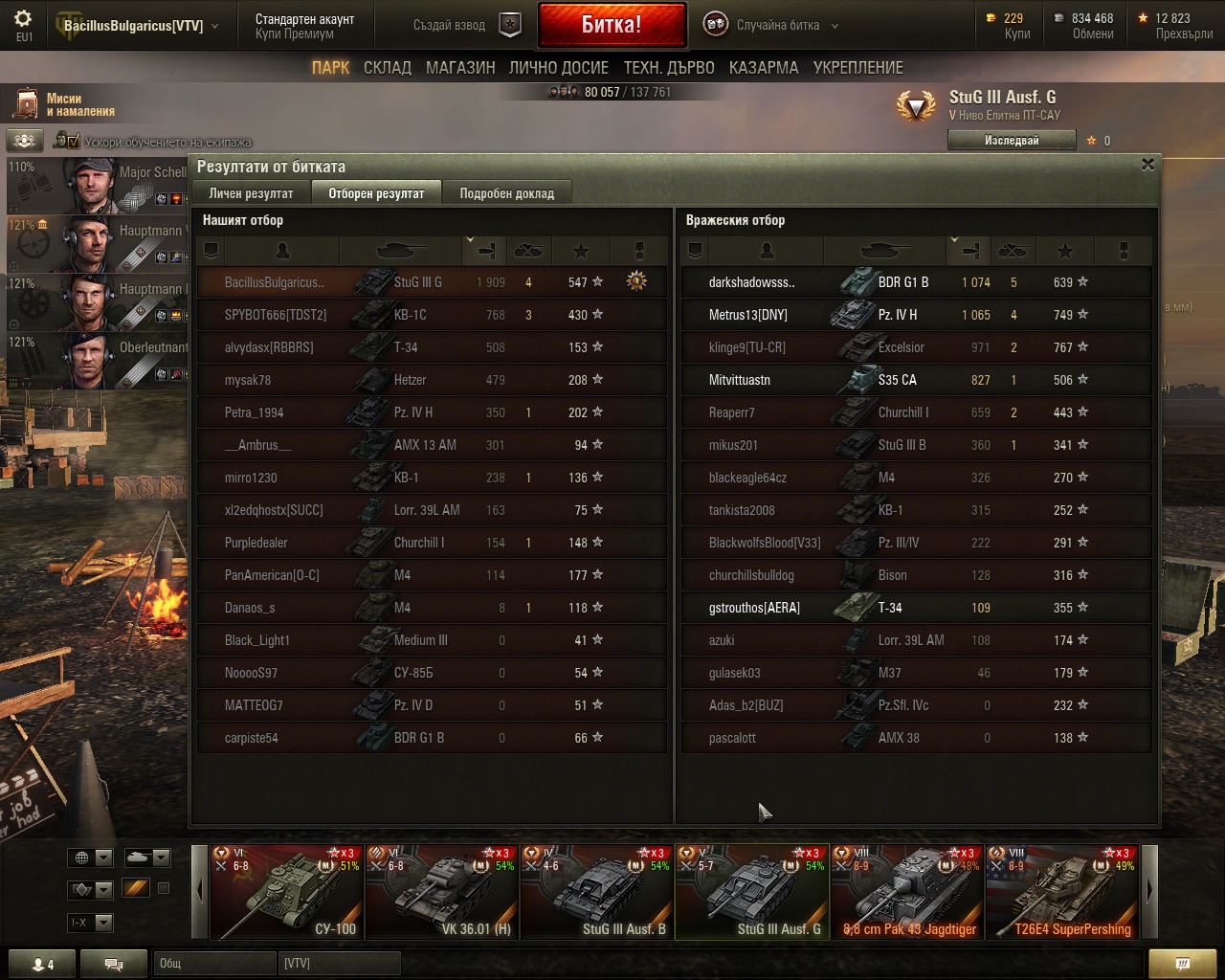Show the Подробен доклад tab
Screen dimensions: 1225x980
coord(506,193)
